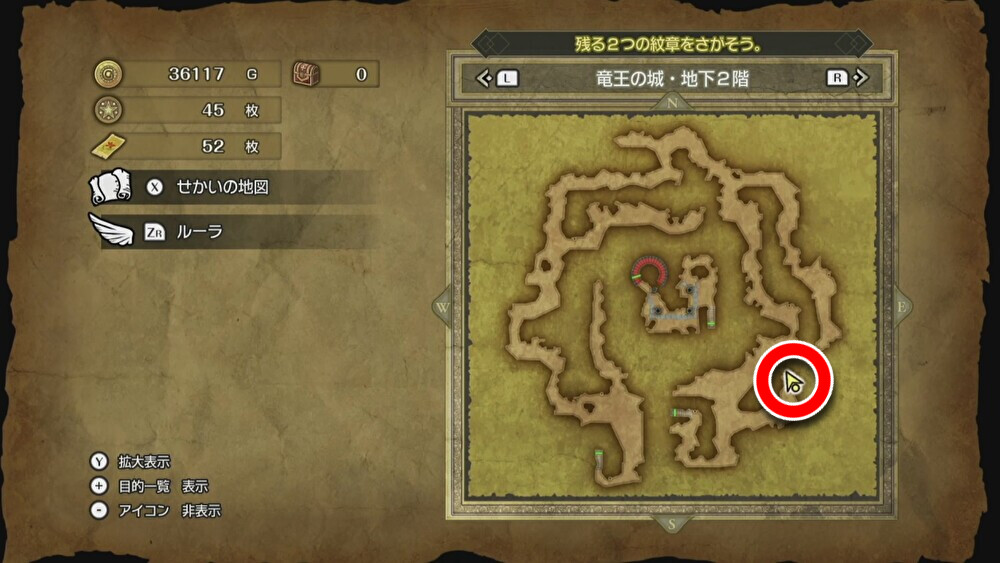This screenshot has height=563, width=1000.
Task: Go to next floor with right arrow
Action: [x=861, y=78]
